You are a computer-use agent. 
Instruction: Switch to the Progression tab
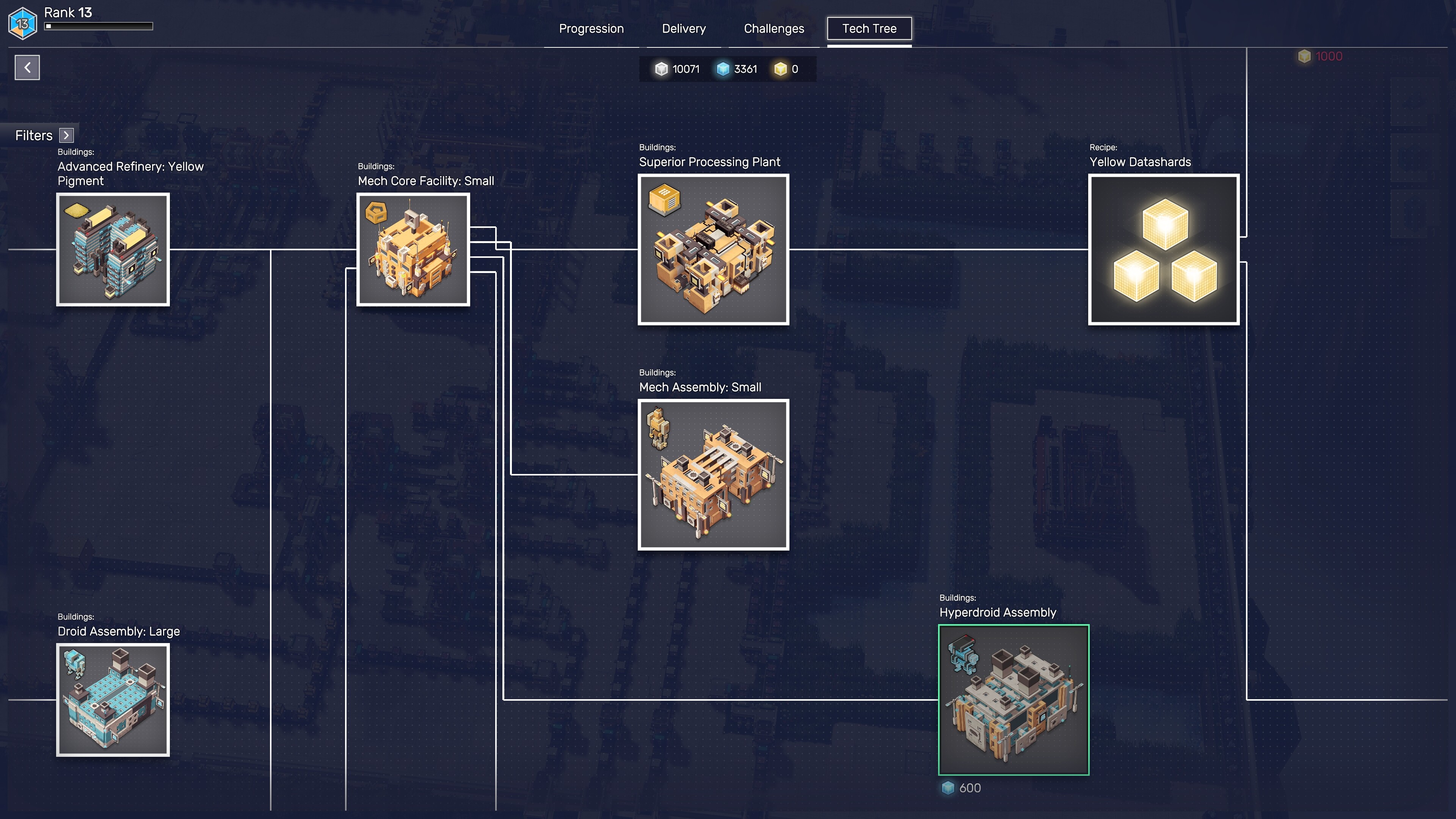coord(591,29)
